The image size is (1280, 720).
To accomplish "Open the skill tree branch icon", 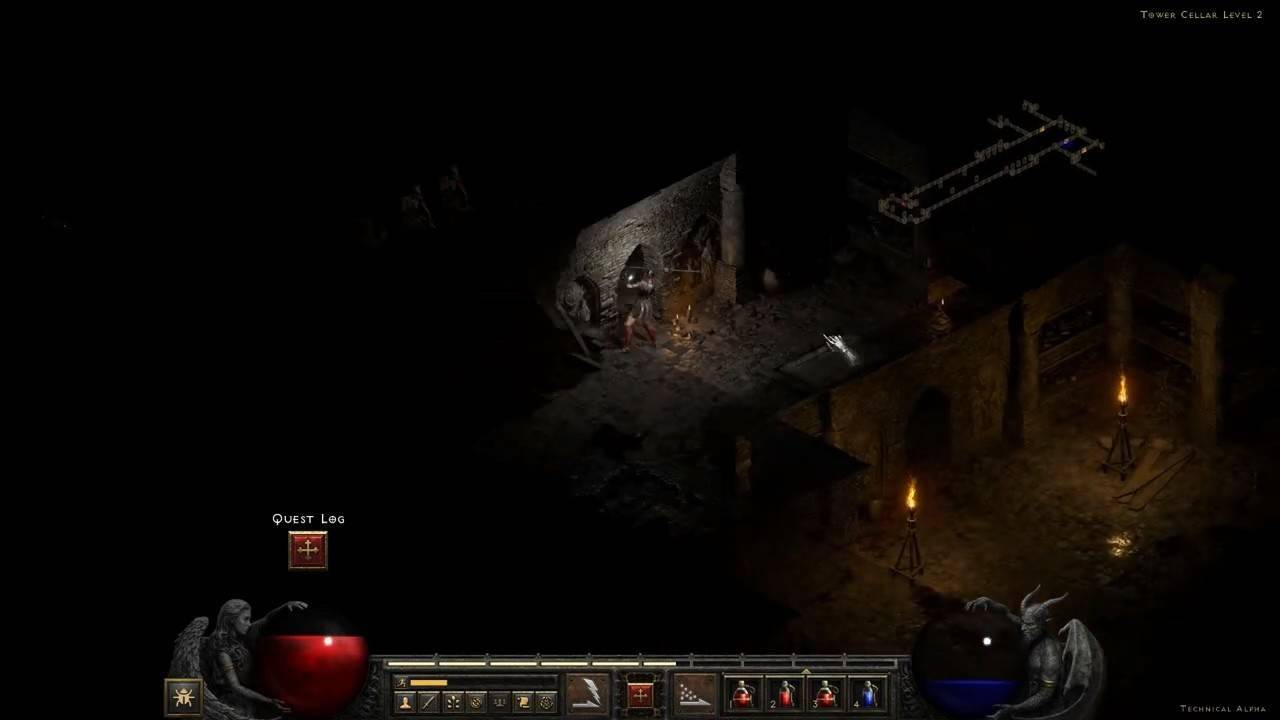I will [x=453, y=702].
